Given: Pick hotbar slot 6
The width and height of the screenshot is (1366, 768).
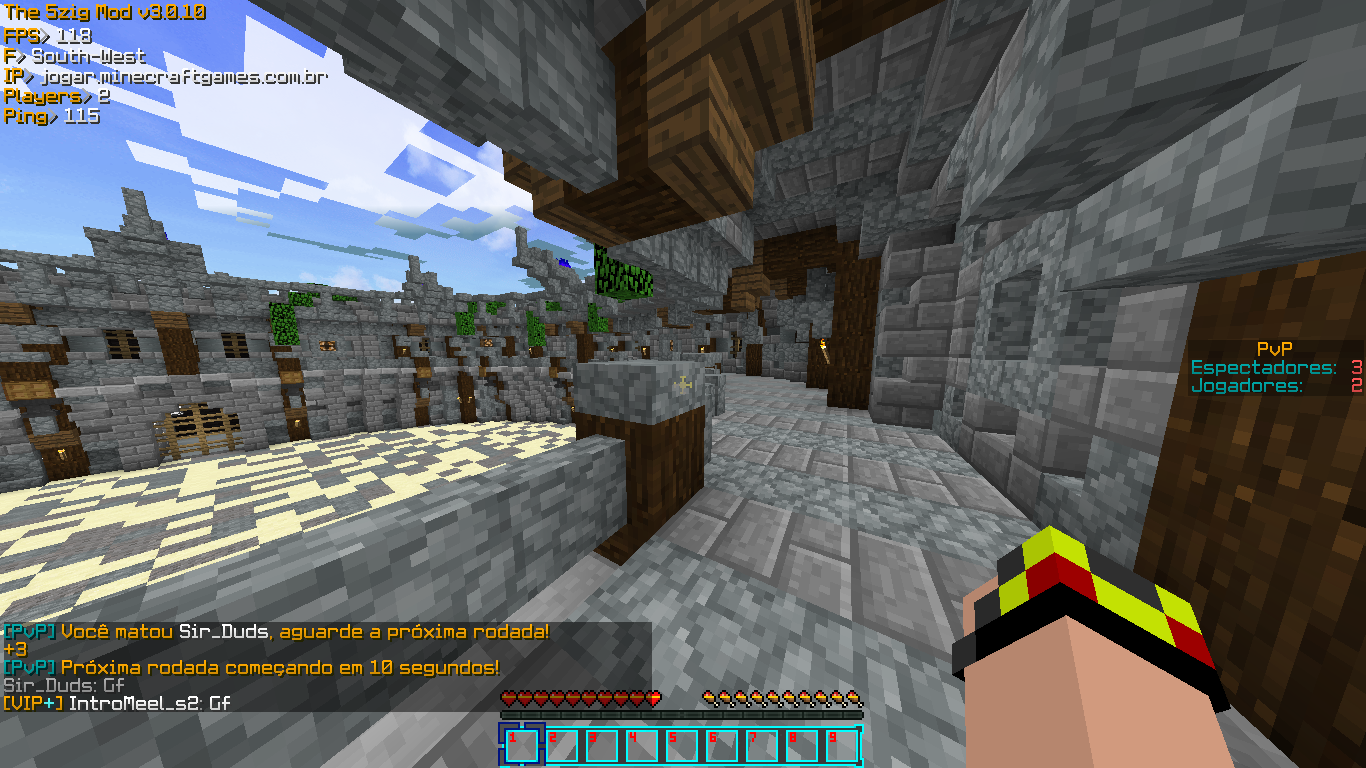Looking at the screenshot, I should point(722,746).
